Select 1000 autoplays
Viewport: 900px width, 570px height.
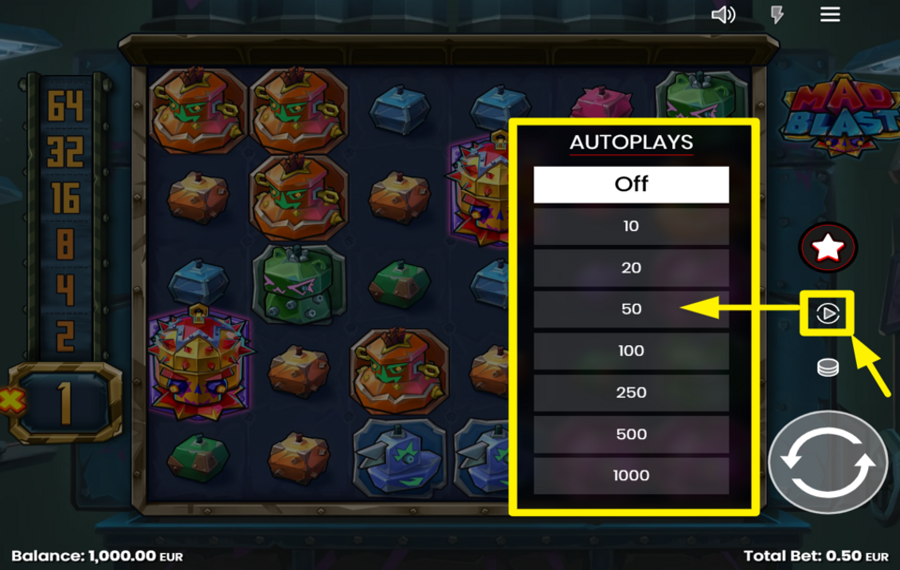[631, 476]
